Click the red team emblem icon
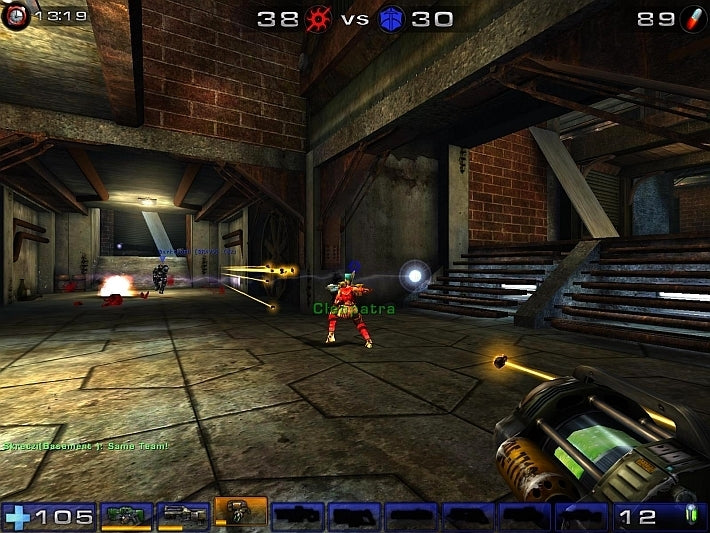This screenshot has width=710, height=533. [x=319, y=18]
